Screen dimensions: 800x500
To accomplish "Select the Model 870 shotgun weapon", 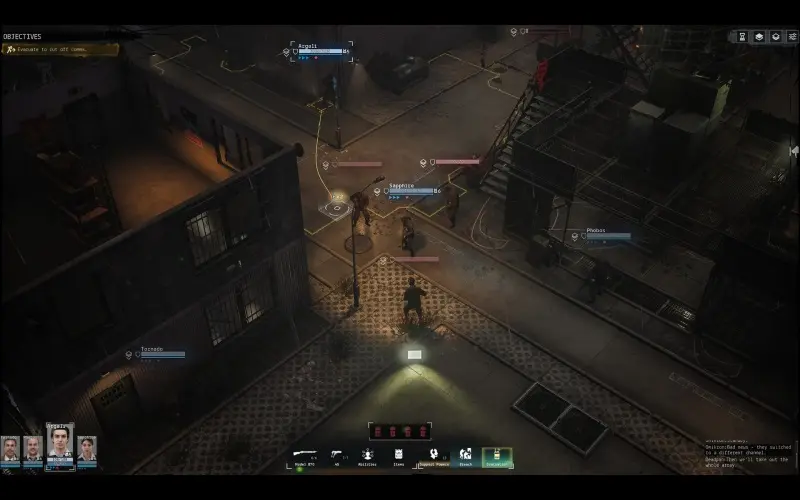I will coord(305,456).
